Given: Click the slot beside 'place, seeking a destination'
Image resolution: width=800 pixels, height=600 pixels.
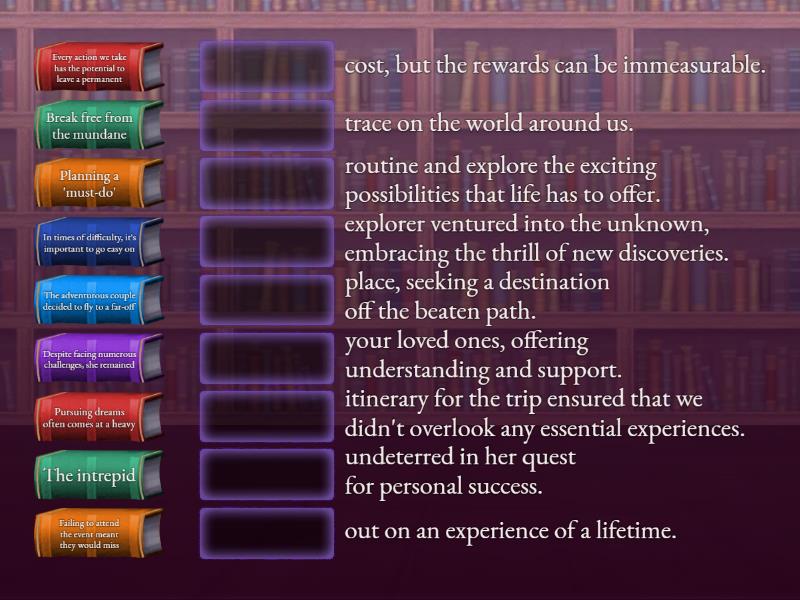Looking at the screenshot, I should tap(267, 300).
